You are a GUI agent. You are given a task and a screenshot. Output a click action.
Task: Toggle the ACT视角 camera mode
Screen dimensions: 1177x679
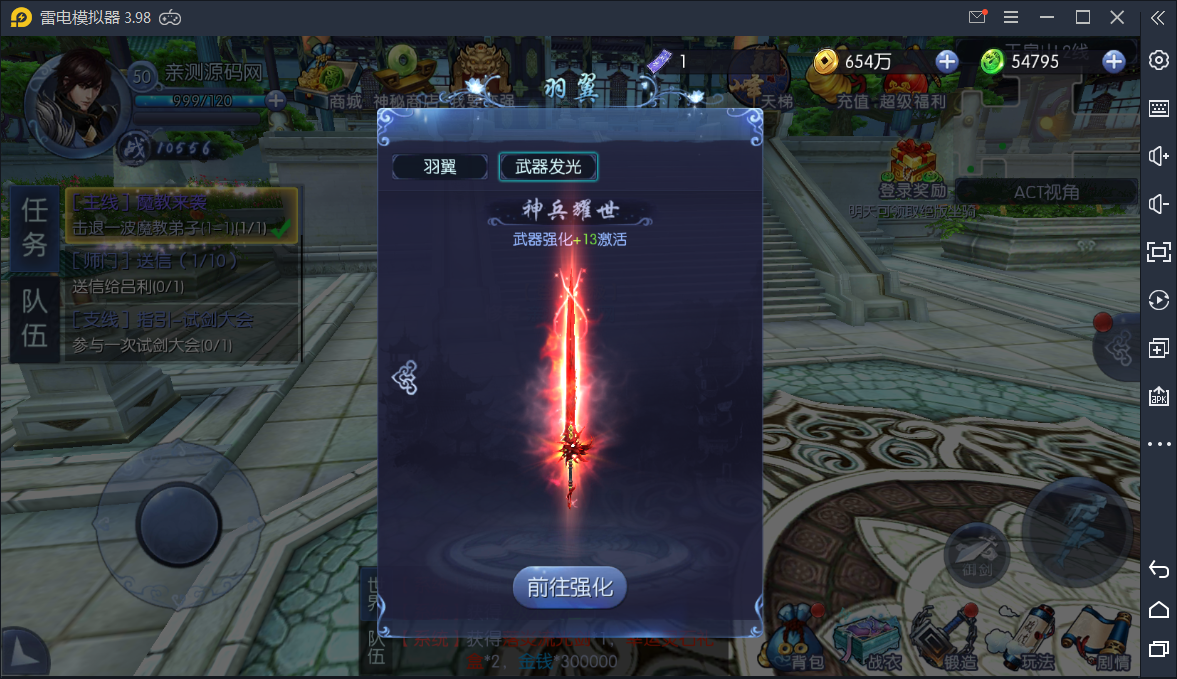pos(1046,192)
